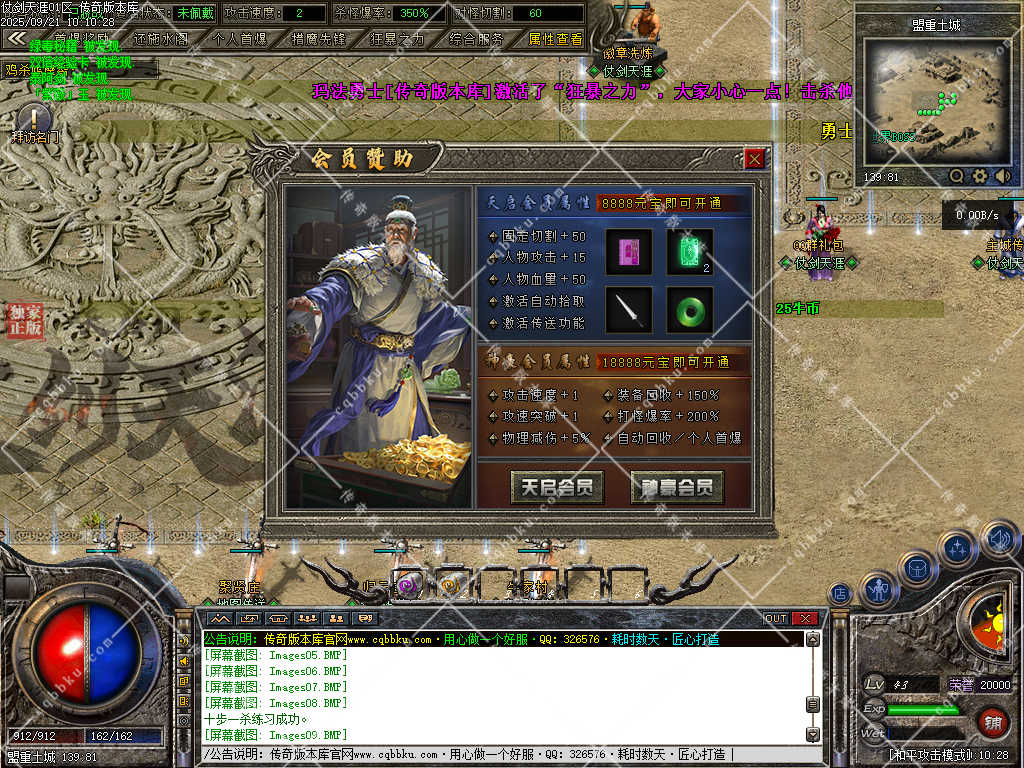Open the 个人首爆 menu
Image resolution: width=1024 pixels, height=768 pixels.
click(240, 40)
